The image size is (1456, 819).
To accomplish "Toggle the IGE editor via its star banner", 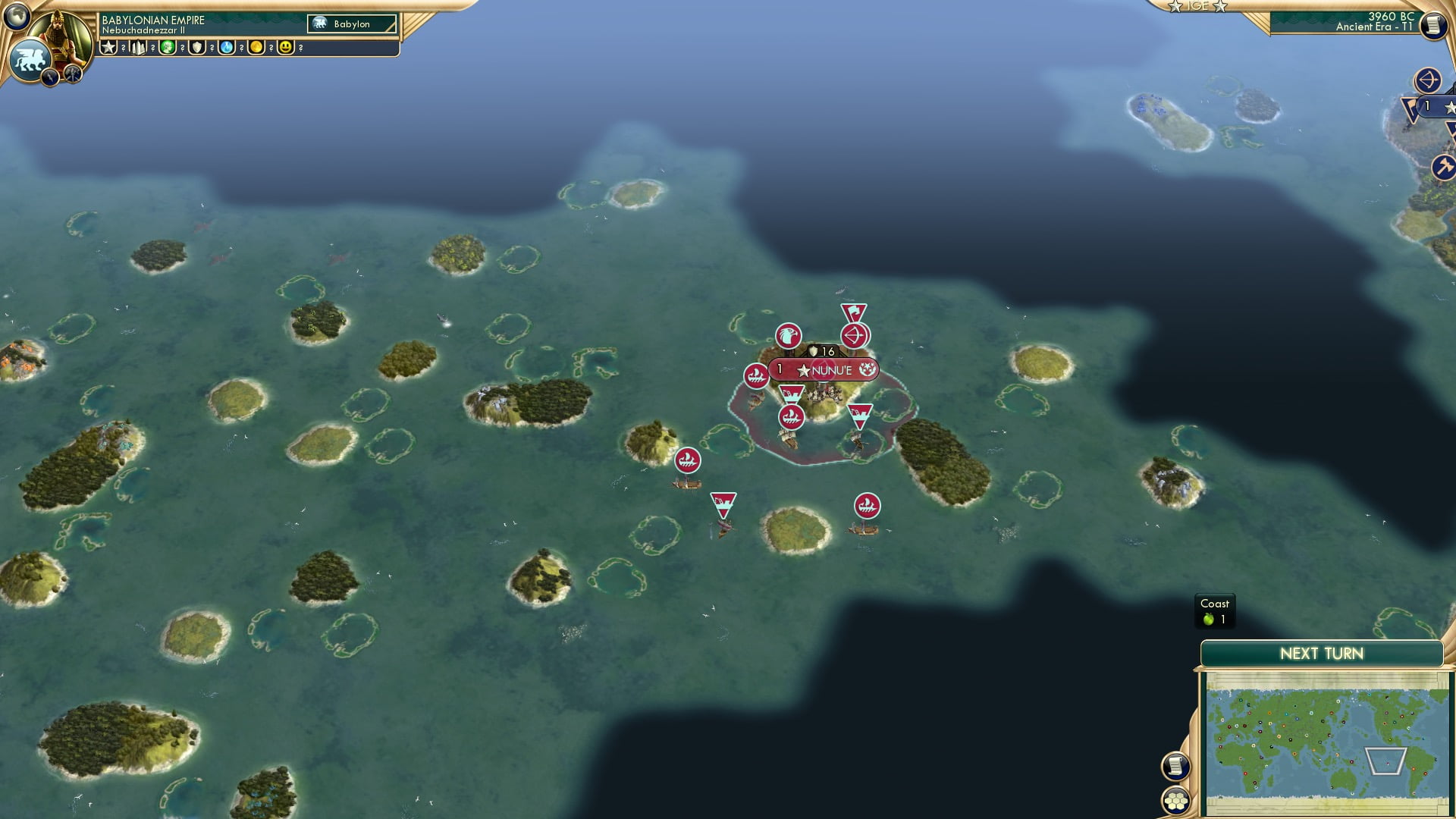I will (x=1200, y=6).
